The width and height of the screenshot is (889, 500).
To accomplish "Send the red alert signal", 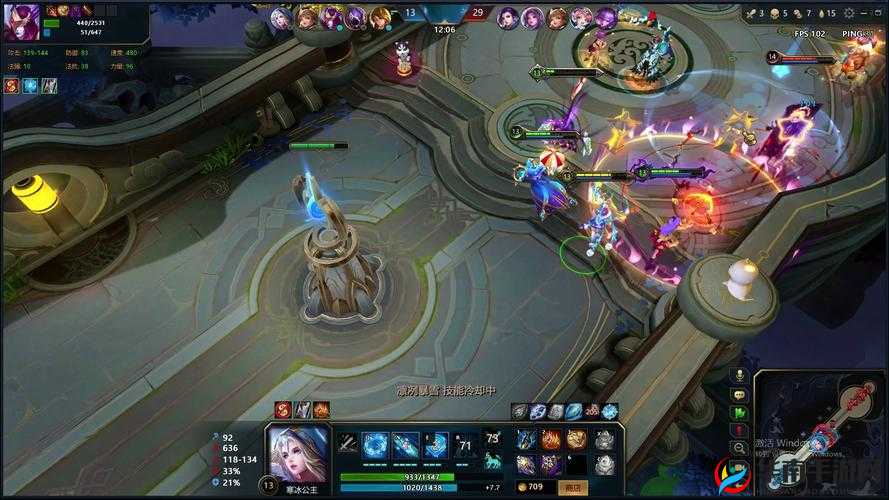I will (740, 430).
